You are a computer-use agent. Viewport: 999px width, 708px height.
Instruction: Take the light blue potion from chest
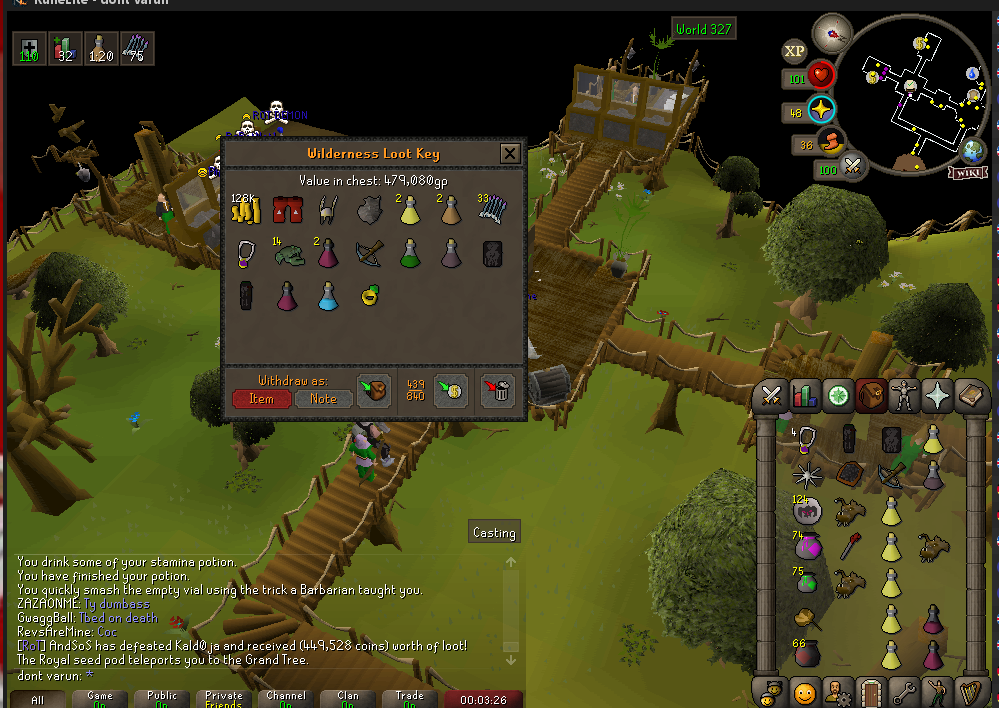(327, 296)
